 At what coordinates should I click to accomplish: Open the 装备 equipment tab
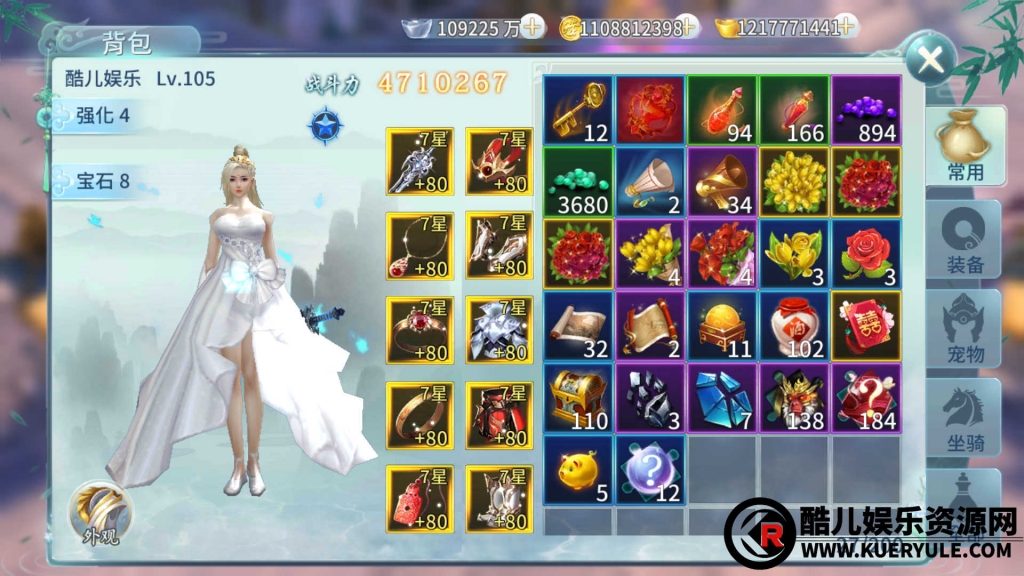pyautogui.click(x=964, y=238)
